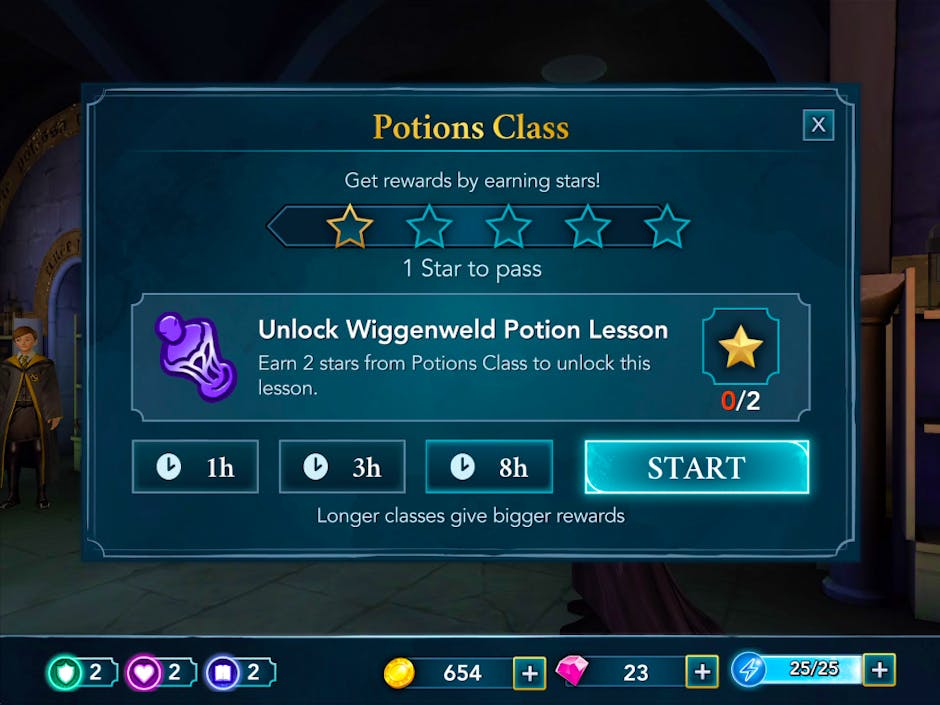The image size is (940, 705).
Task: Refill energy with the plus button
Action: (879, 670)
